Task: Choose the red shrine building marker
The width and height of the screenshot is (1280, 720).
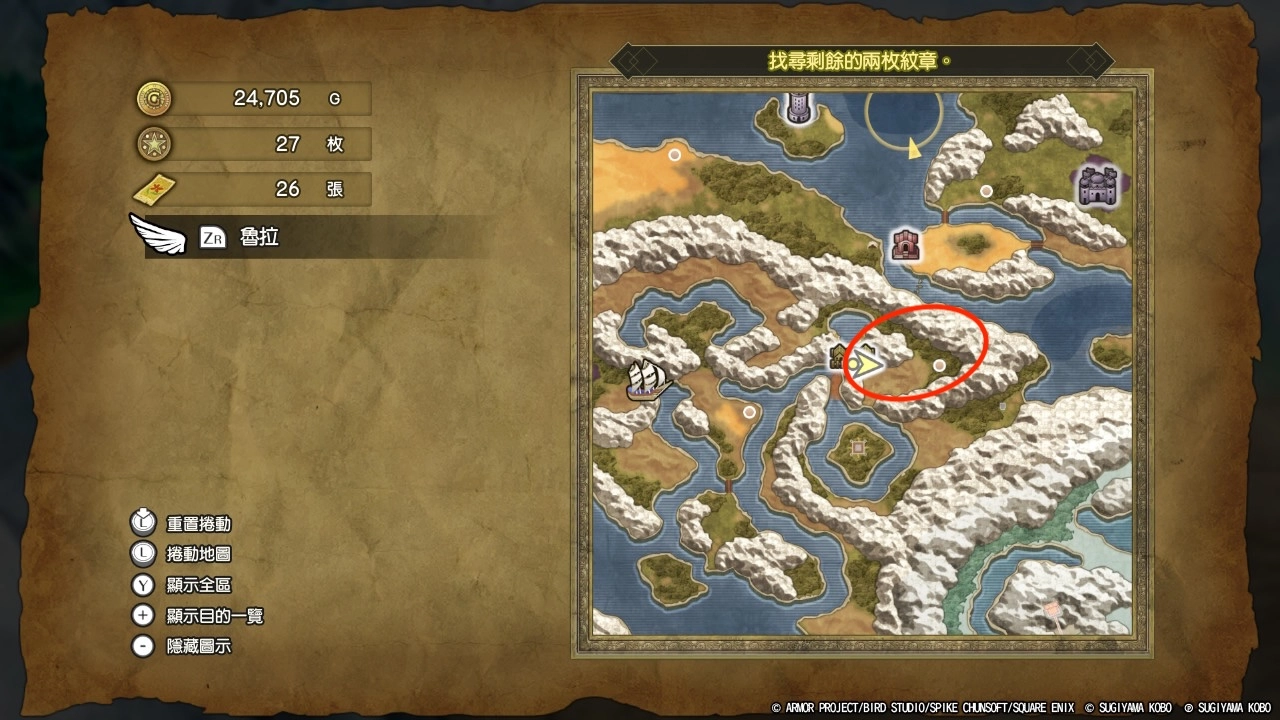Action: coord(905,243)
